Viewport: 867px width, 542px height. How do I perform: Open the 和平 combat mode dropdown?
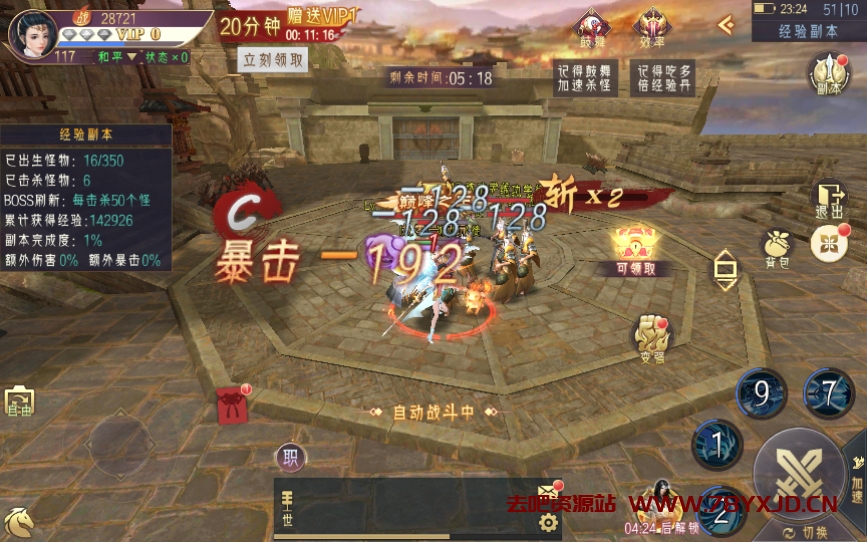[x=117, y=57]
